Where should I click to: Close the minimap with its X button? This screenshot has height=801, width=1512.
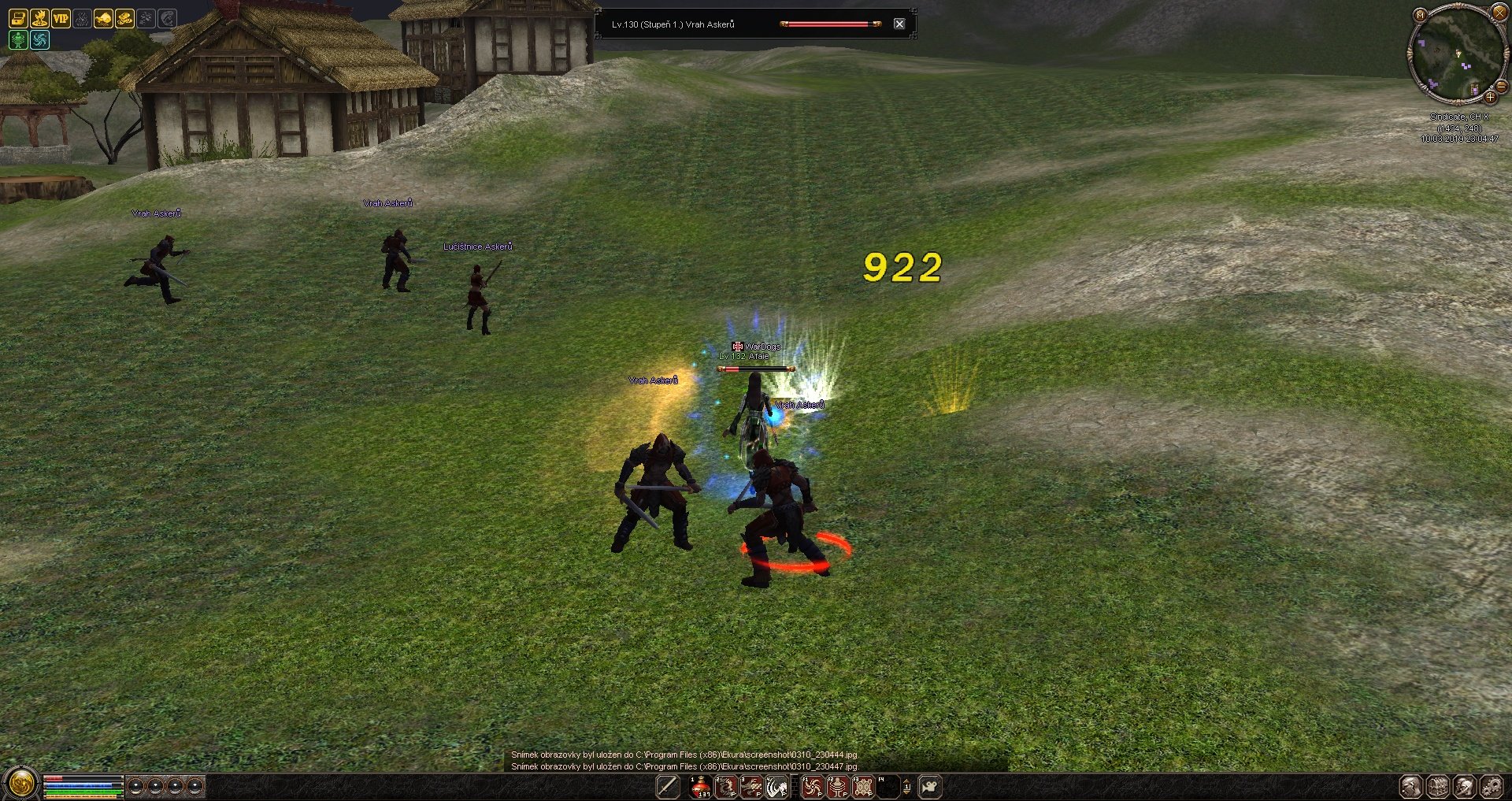coord(1499,13)
